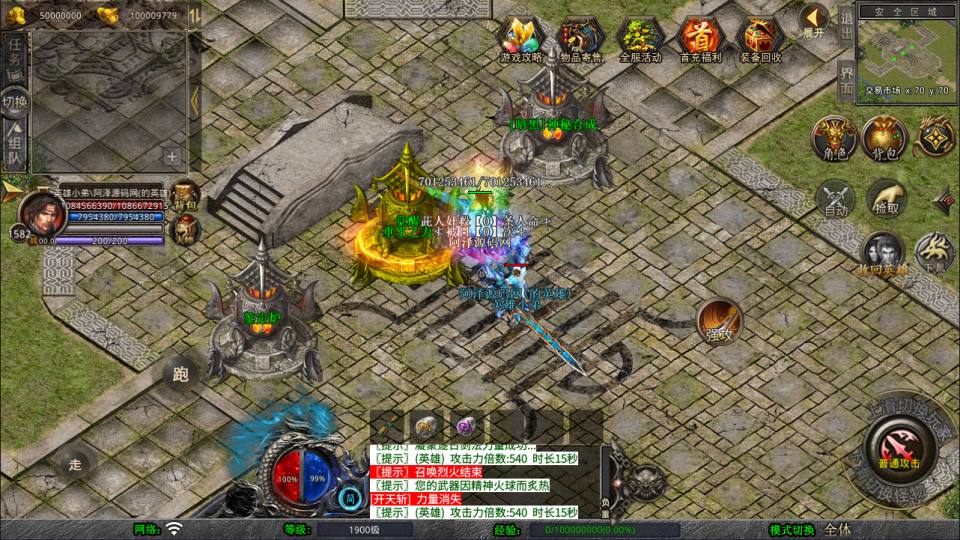Tap the 拾取 pickup button
Screen dimensions: 960x540
point(886,198)
